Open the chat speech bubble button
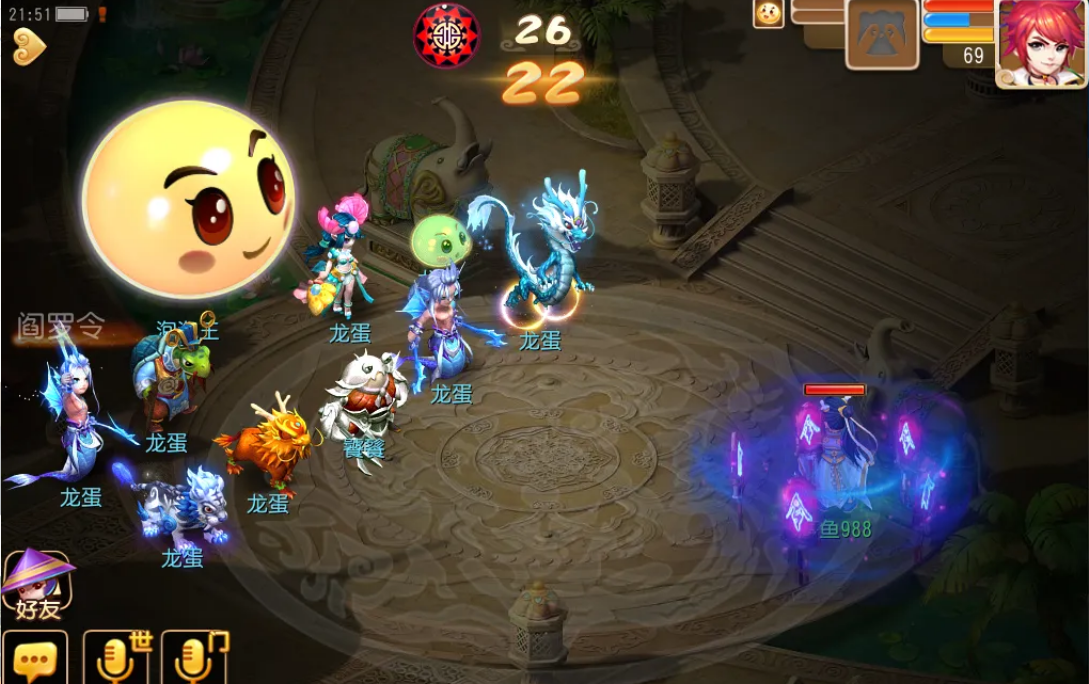Image resolution: width=1089 pixels, height=684 pixels. [x=34, y=658]
